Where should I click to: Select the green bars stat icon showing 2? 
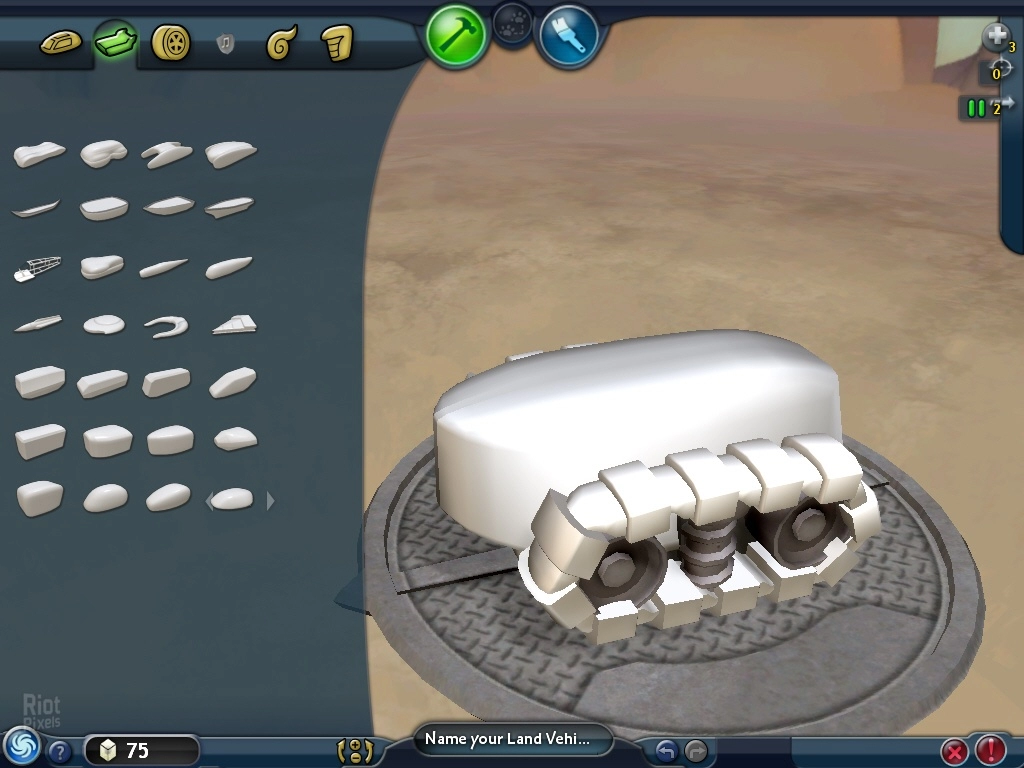[x=978, y=107]
